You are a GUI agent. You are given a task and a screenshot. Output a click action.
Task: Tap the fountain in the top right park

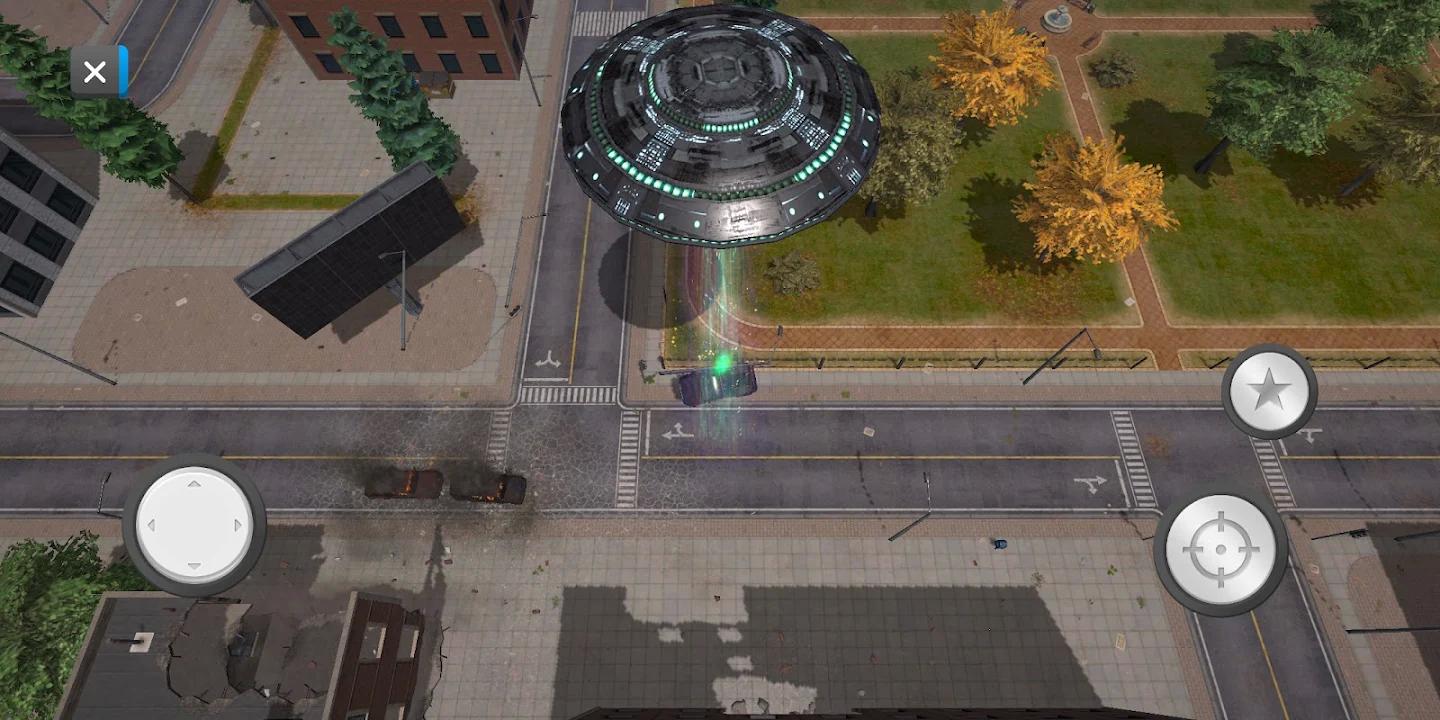pos(1057,20)
